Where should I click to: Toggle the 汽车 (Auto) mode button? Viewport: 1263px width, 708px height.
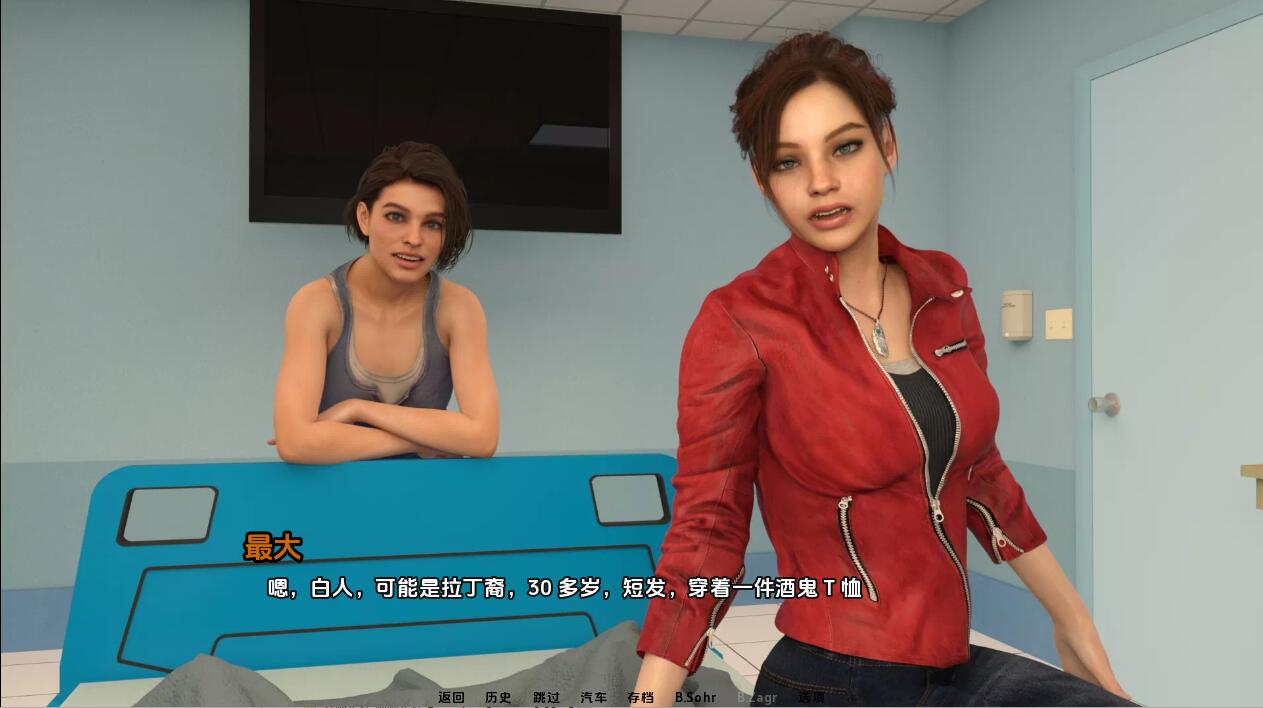(594, 697)
